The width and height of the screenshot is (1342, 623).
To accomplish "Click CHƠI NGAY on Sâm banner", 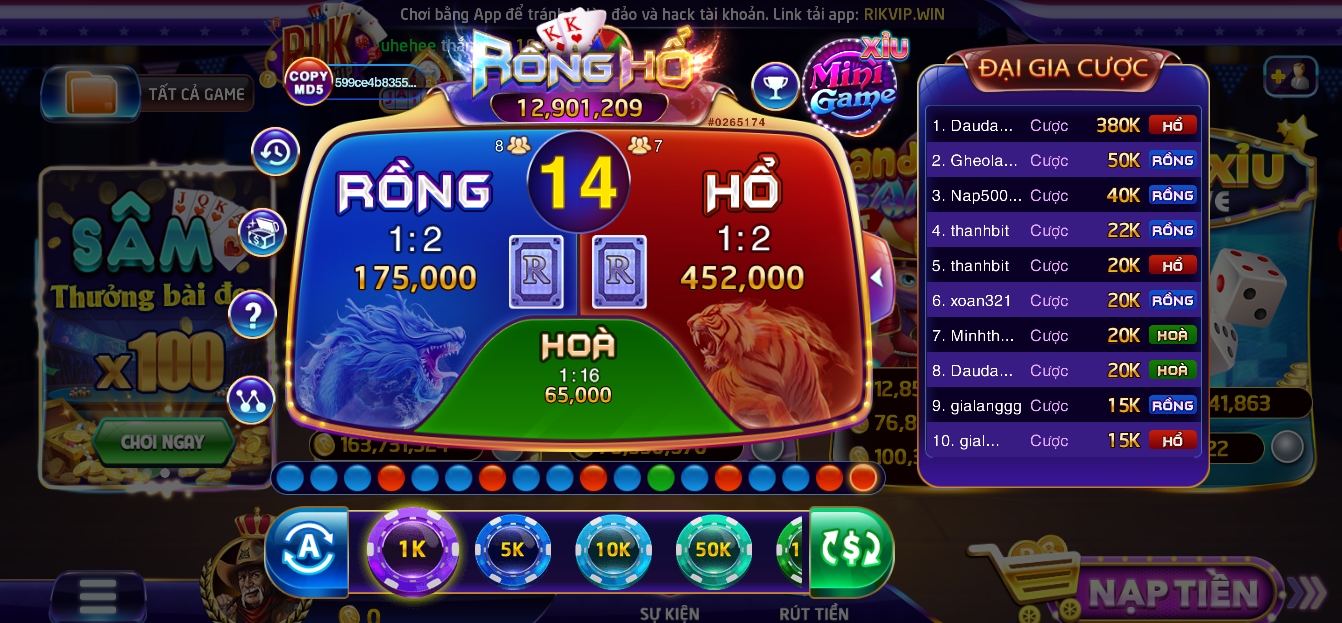I will 162,441.
